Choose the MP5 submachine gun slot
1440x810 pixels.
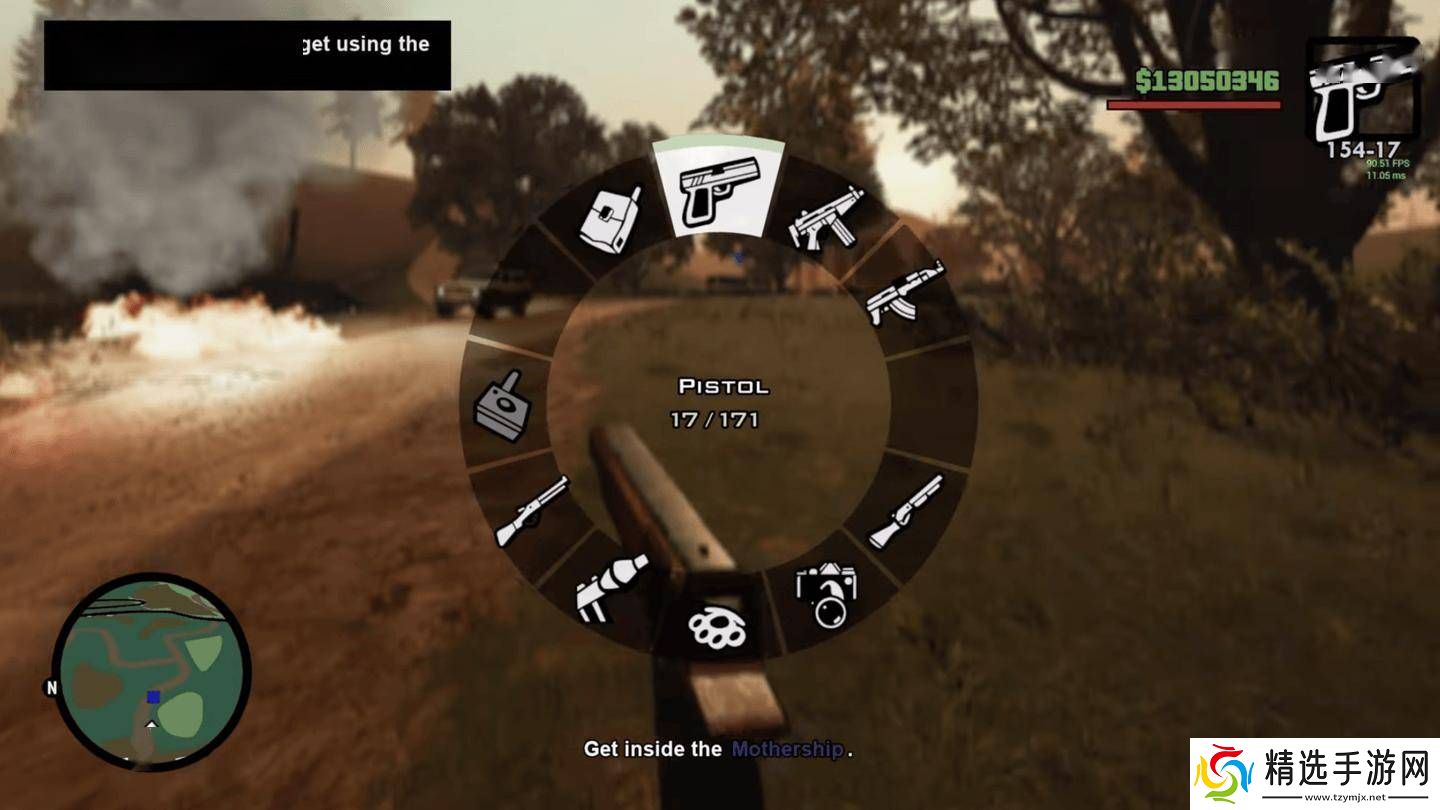(x=826, y=220)
